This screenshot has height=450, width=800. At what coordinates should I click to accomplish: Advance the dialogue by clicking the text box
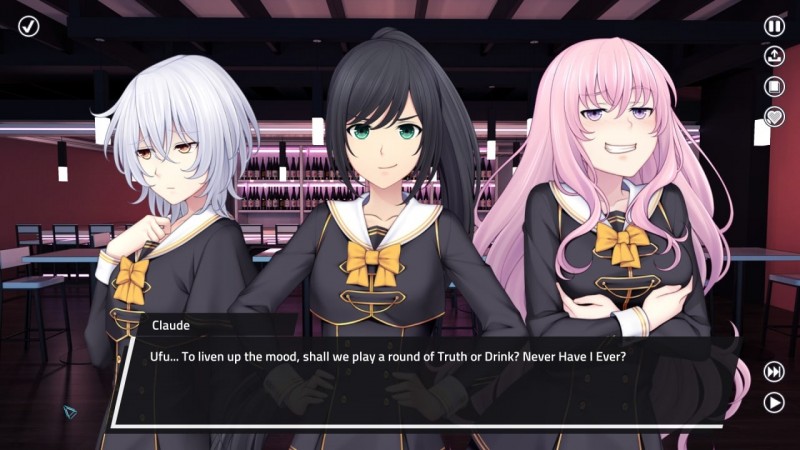tap(420, 383)
